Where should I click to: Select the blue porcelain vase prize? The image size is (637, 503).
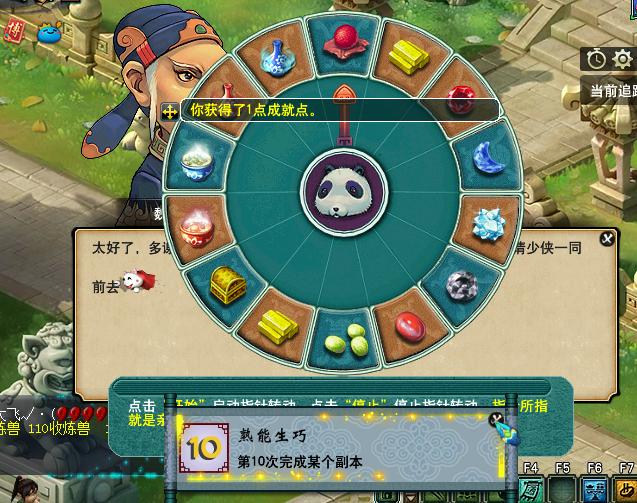[x=274, y=57]
